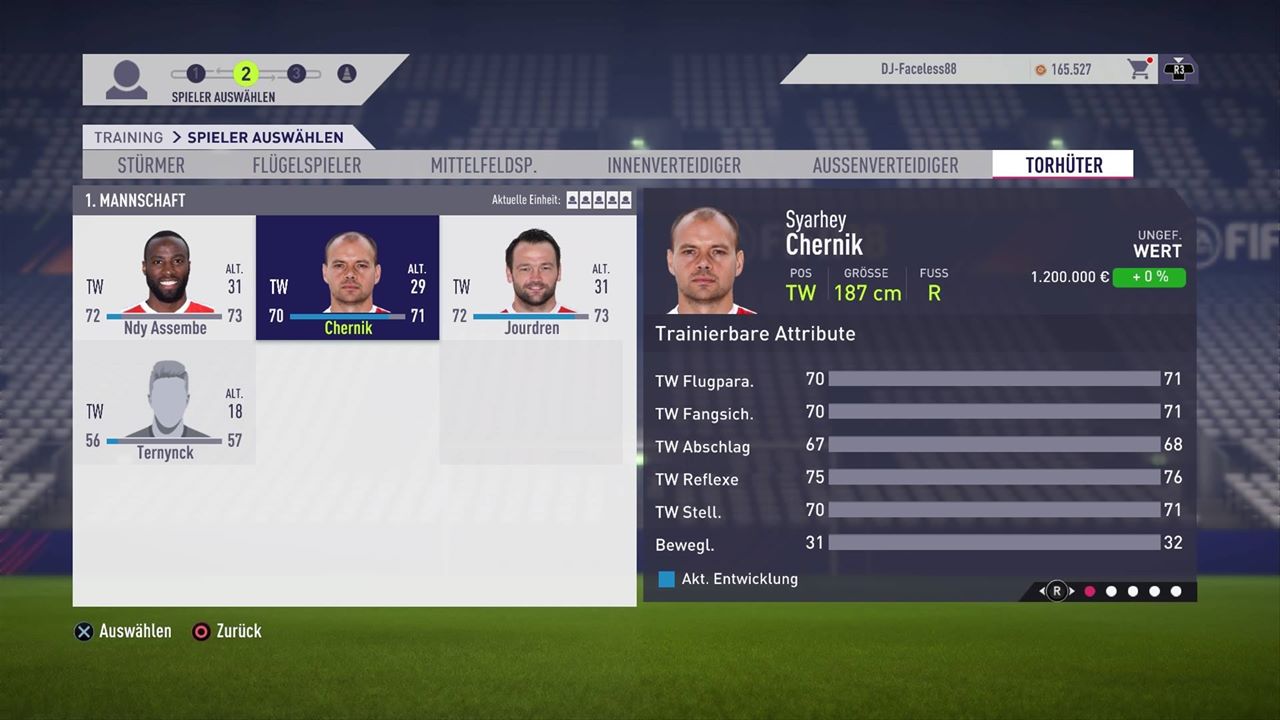Show the Mittelfeldsp. tab
Screen dimensions: 1280x720
point(484,165)
